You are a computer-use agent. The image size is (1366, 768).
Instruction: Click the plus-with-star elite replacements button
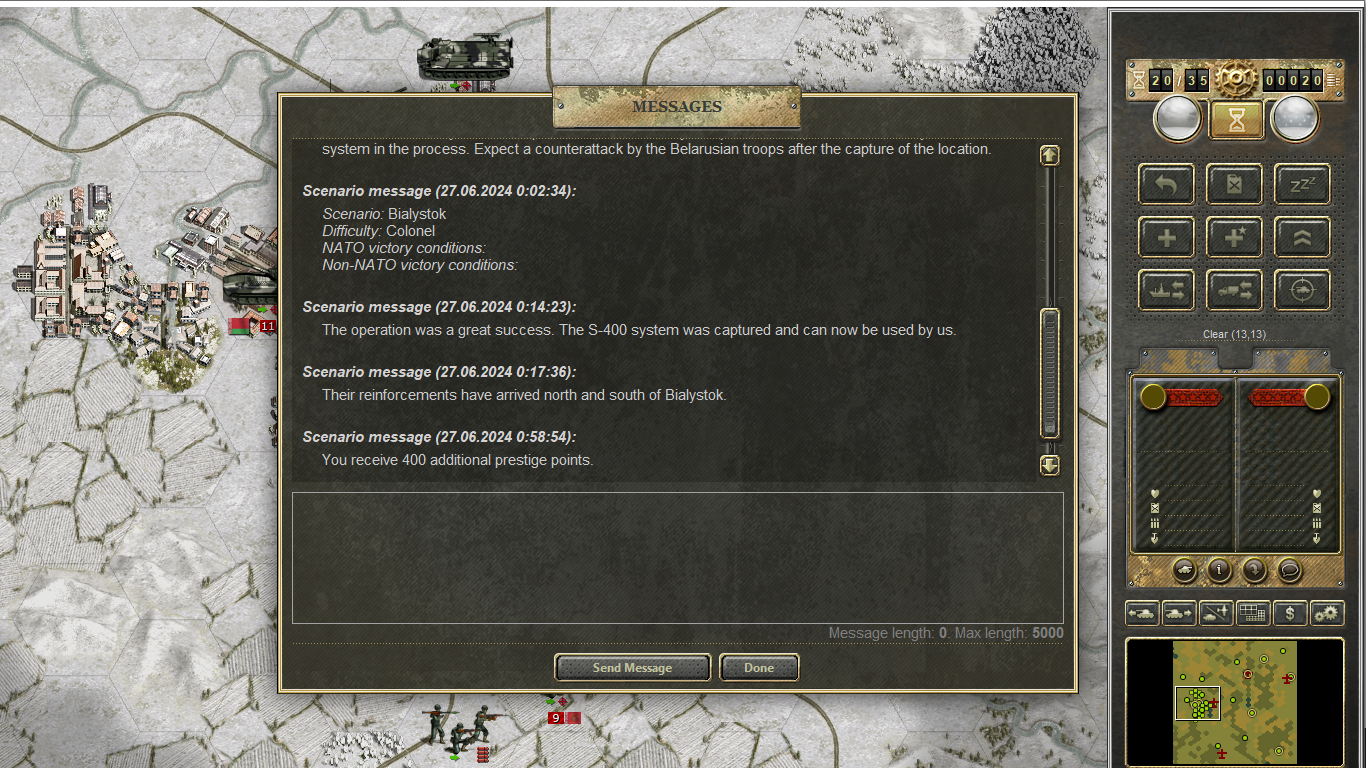point(1234,238)
